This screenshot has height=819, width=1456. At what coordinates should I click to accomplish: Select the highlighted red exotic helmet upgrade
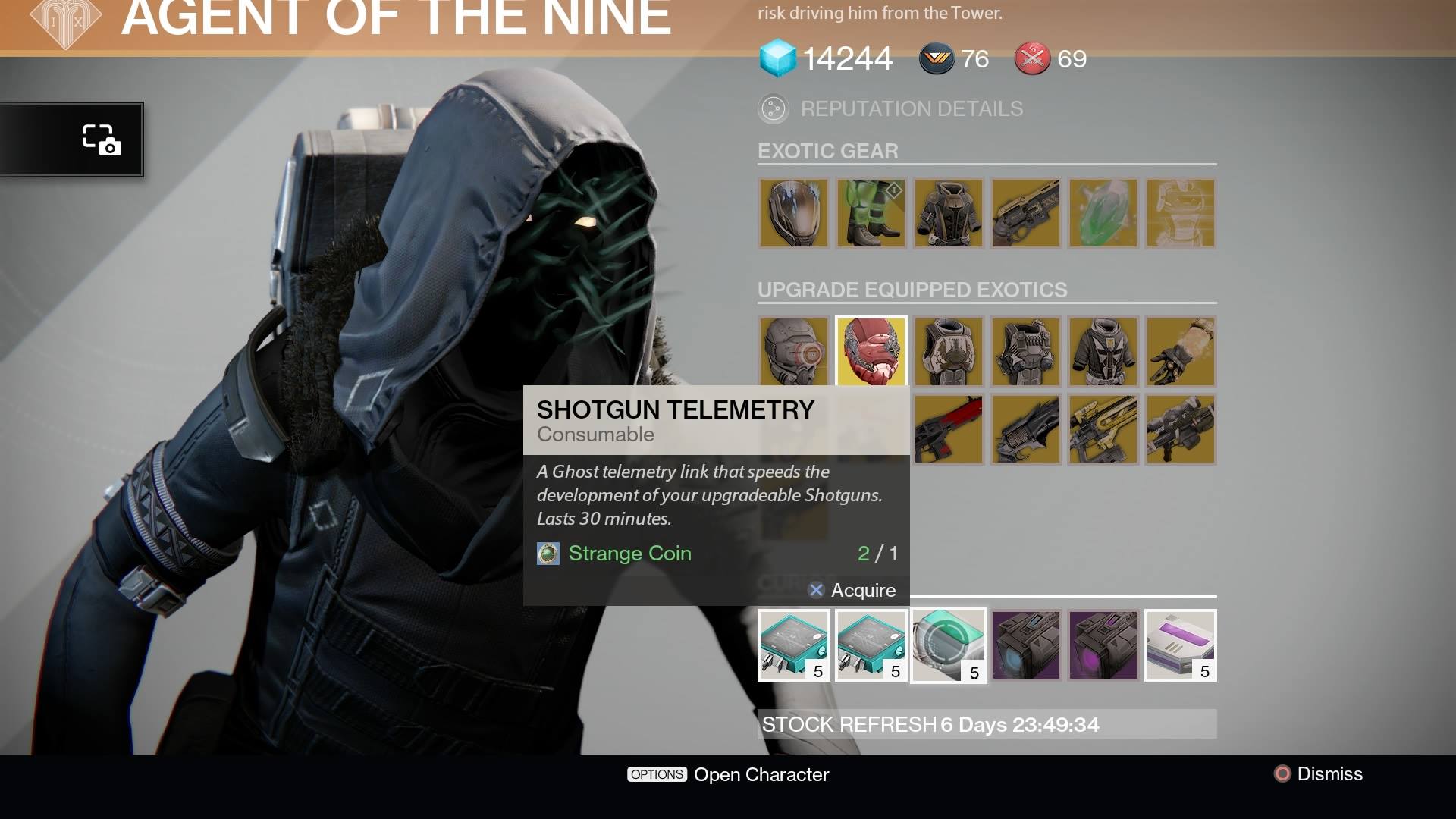click(871, 351)
